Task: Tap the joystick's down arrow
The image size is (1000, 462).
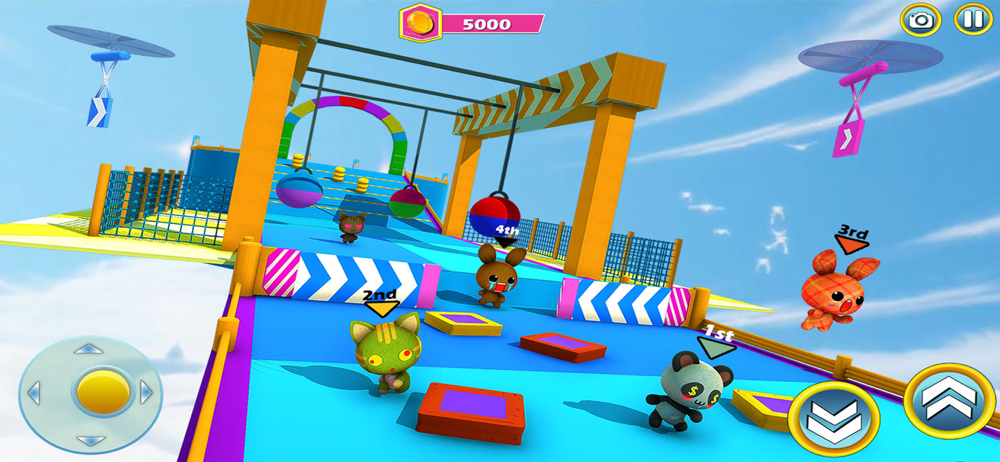Action: point(90,439)
